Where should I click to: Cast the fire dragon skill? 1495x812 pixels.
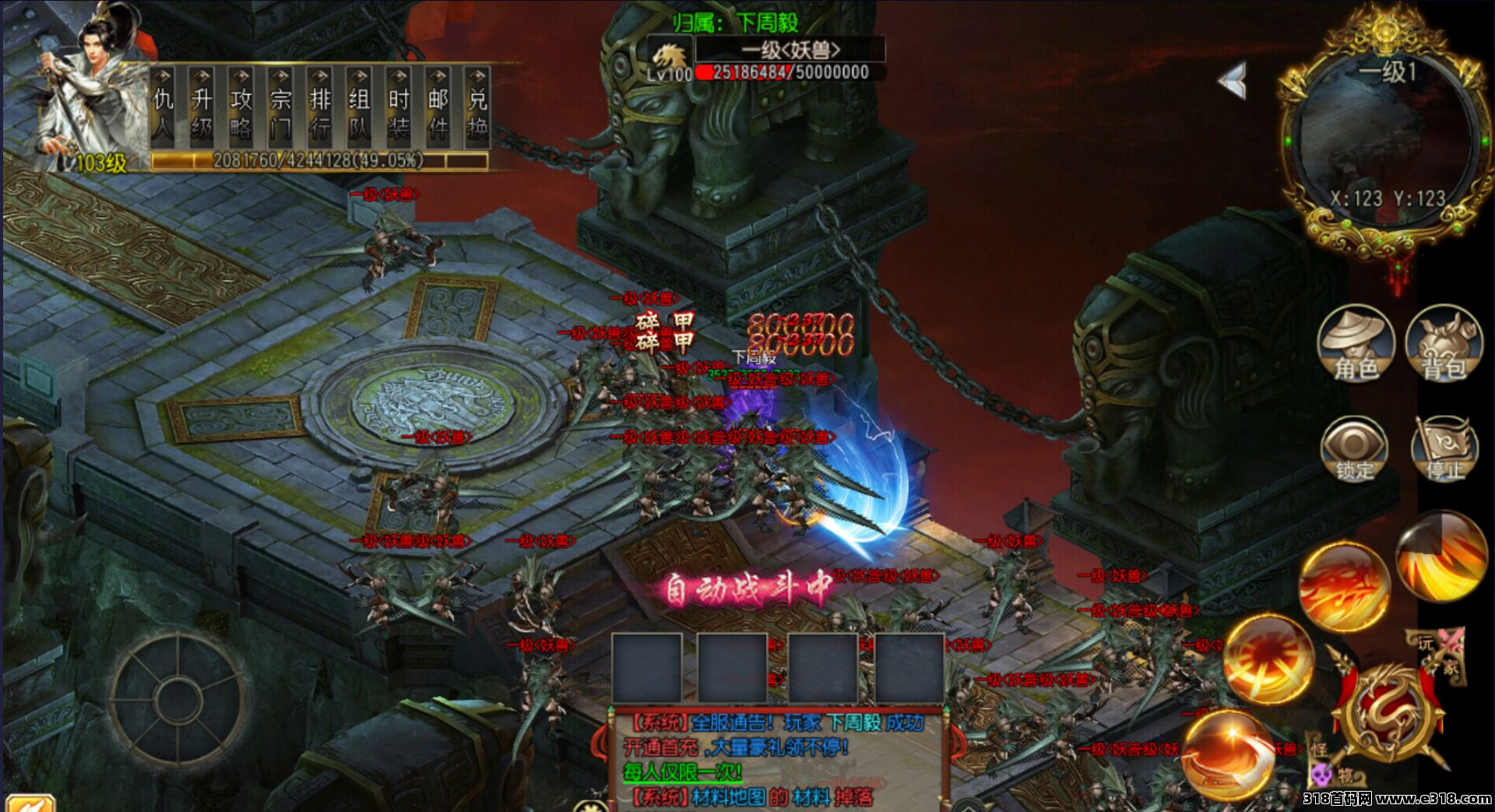point(1343,585)
